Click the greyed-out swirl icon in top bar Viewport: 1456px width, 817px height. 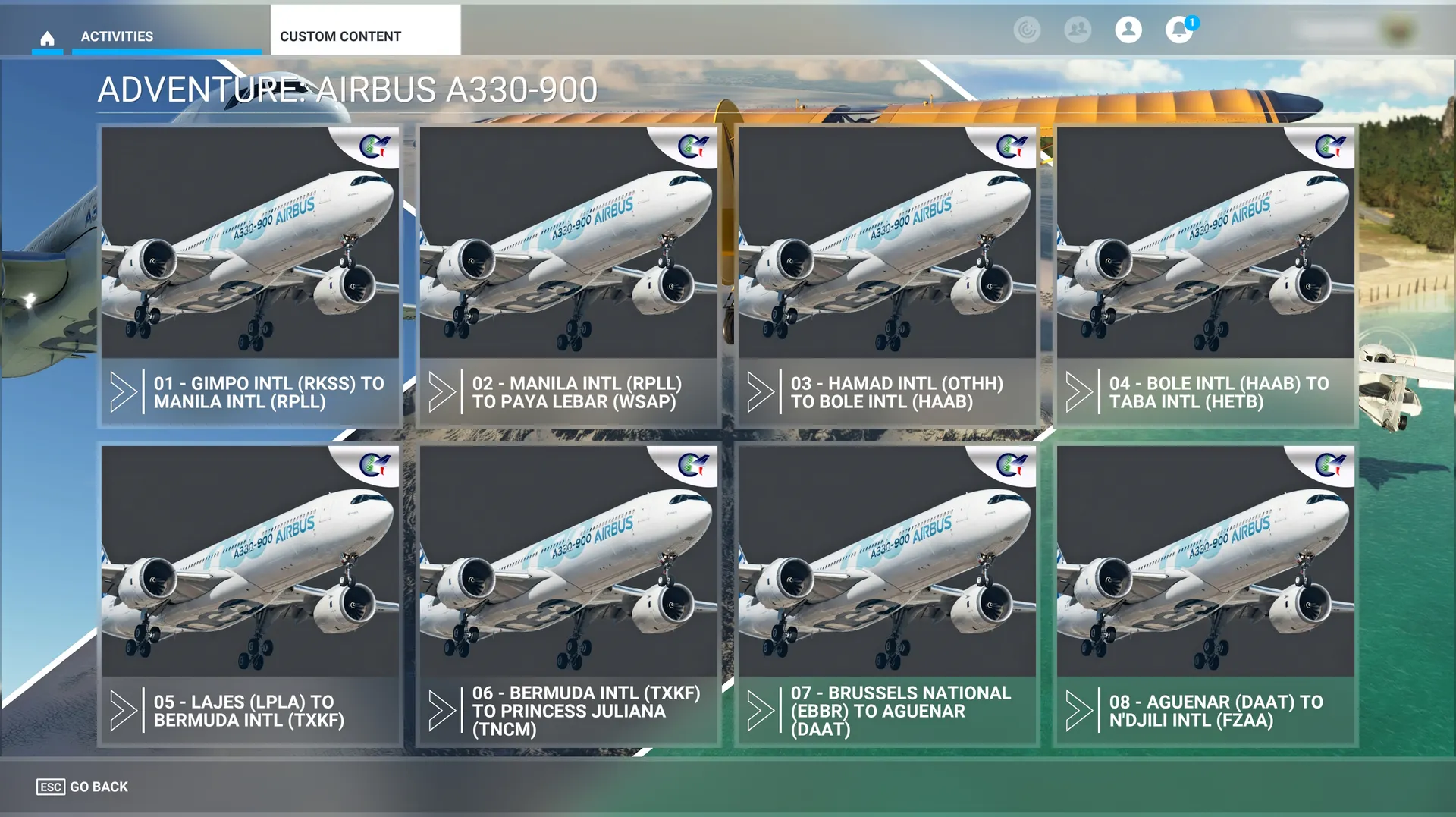click(x=1027, y=30)
